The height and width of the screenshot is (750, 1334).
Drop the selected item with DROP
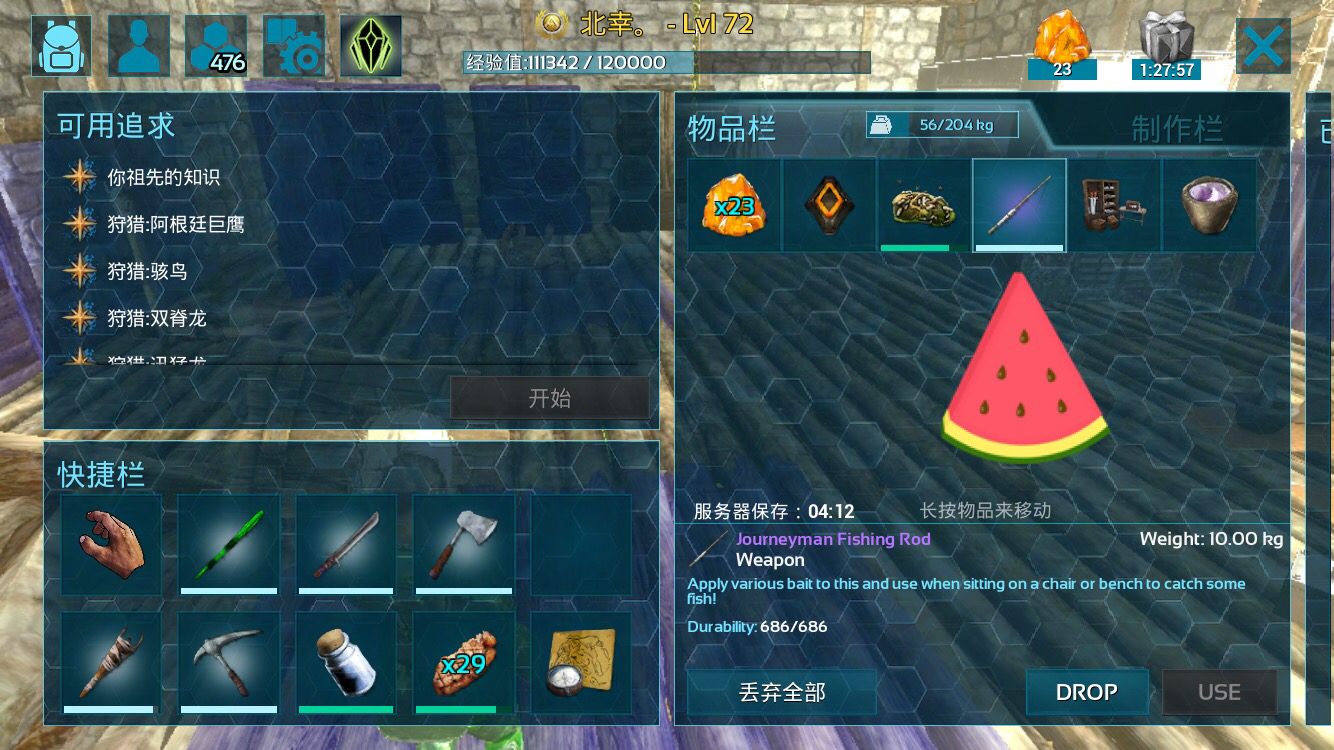[x=1086, y=692]
